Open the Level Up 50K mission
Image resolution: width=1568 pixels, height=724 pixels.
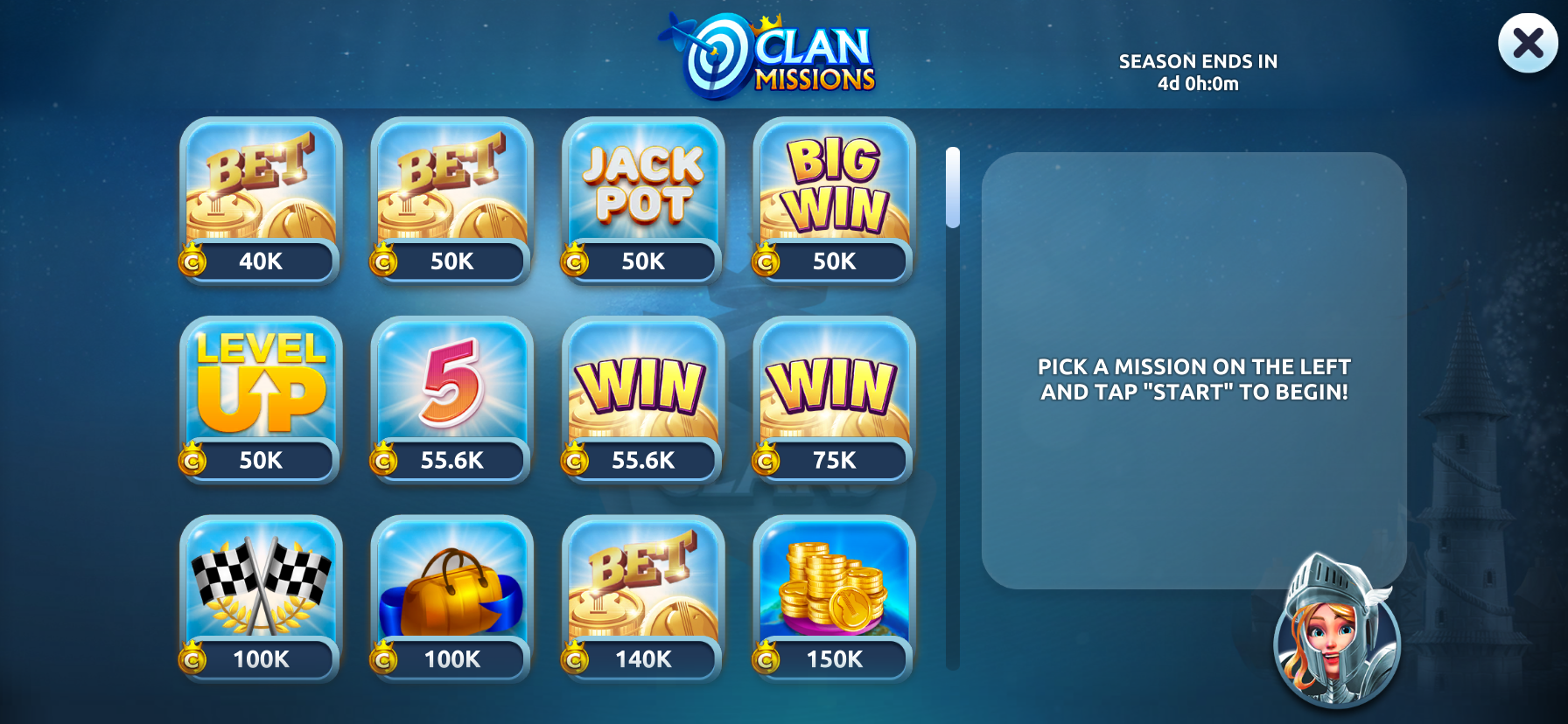(261, 400)
